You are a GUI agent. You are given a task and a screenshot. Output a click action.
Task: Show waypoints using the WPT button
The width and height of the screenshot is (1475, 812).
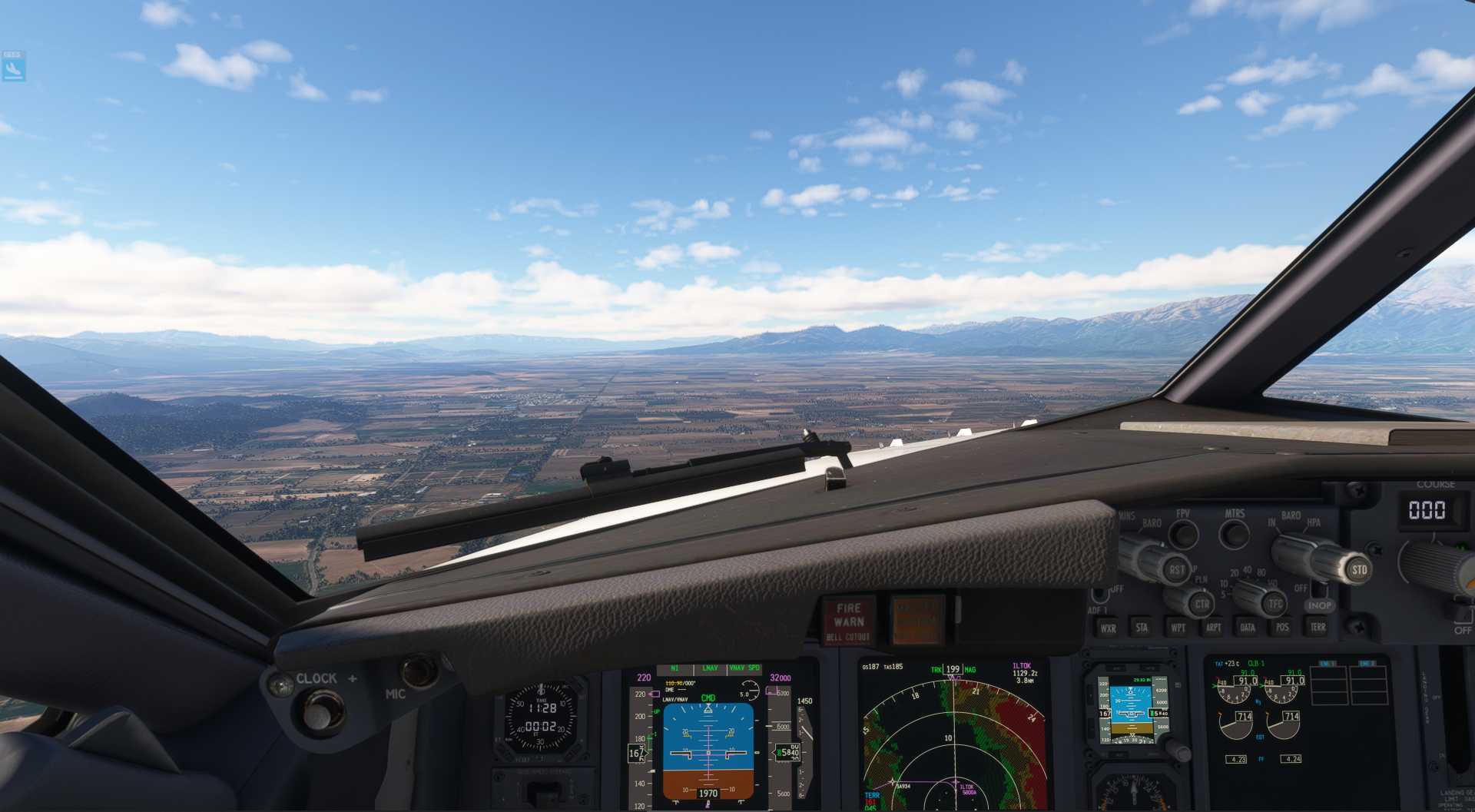[x=1178, y=628]
